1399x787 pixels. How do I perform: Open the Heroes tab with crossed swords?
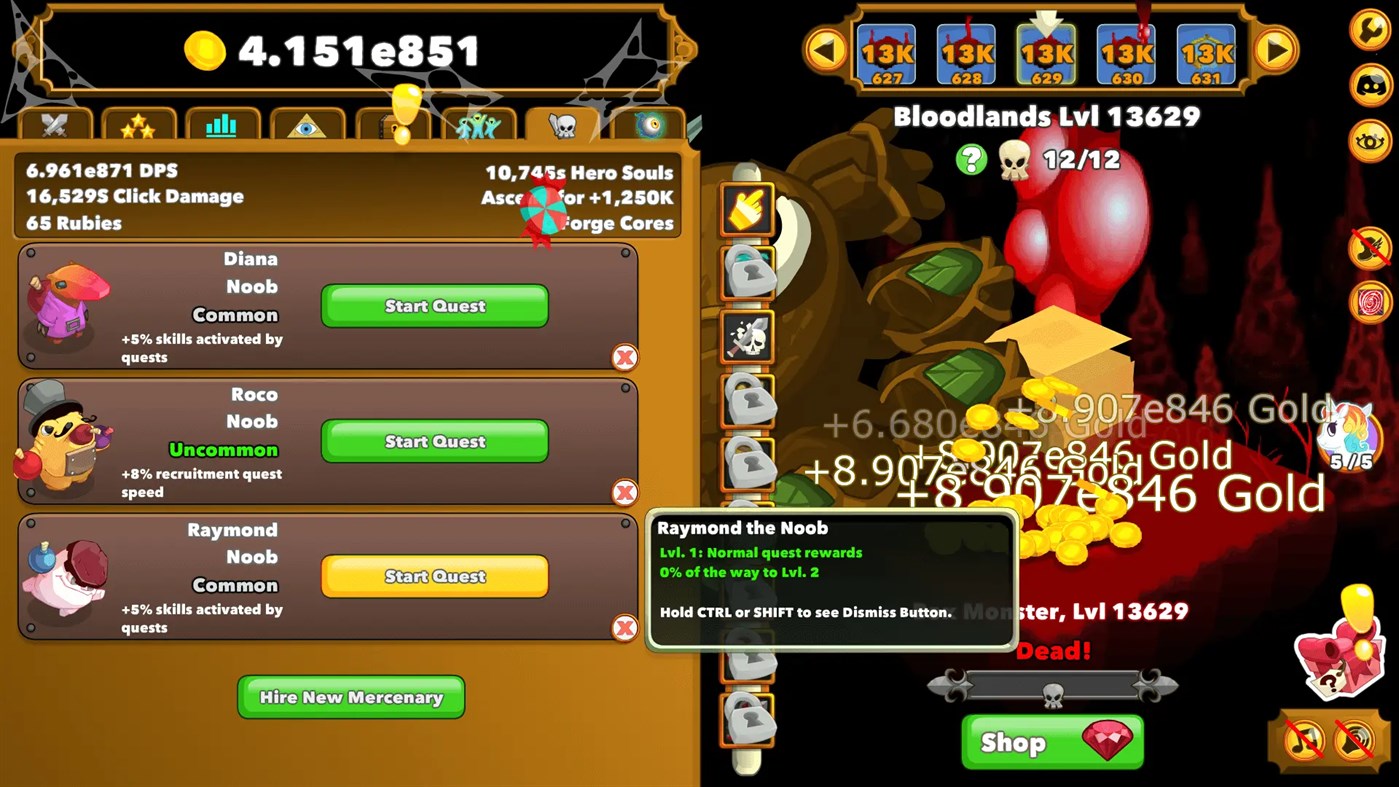click(x=56, y=122)
